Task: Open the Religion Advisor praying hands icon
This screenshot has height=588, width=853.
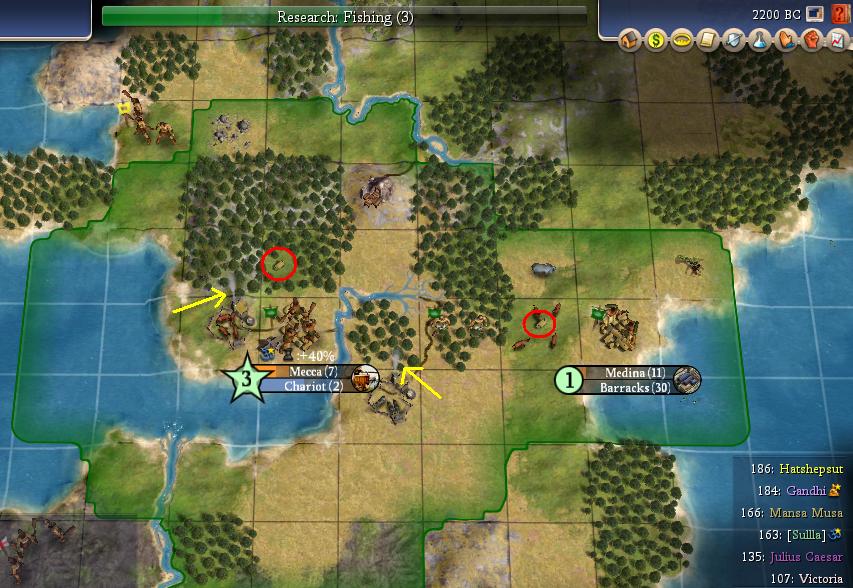Action: (782, 41)
